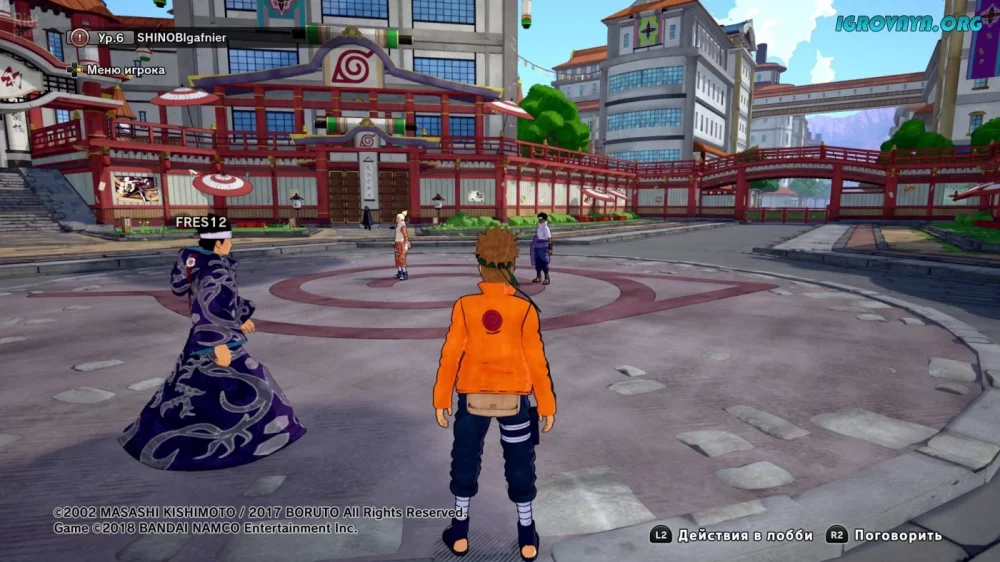This screenshot has width=1000, height=562.
Task: Select the FRES12 player name tag
Action: point(201,222)
